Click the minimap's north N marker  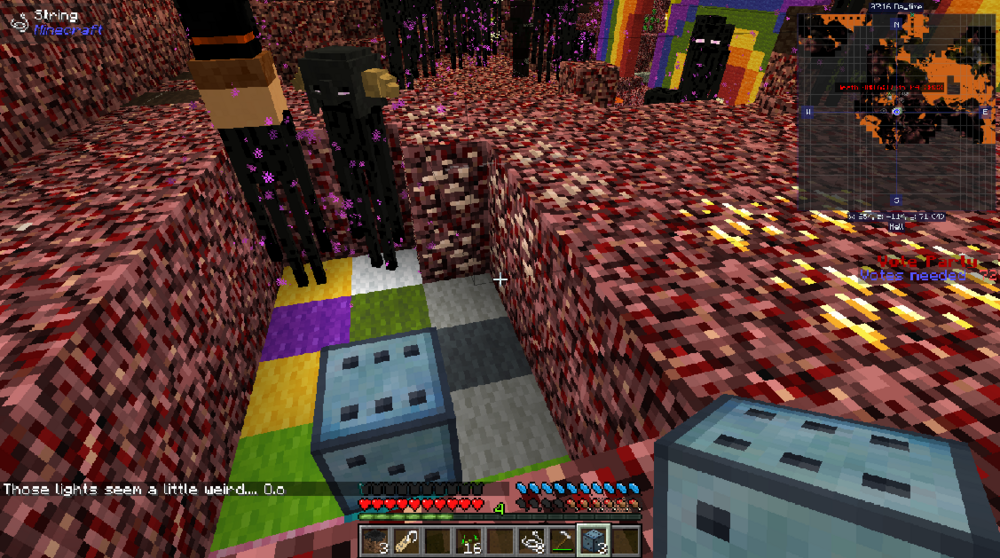pyautogui.click(x=896, y=24)
